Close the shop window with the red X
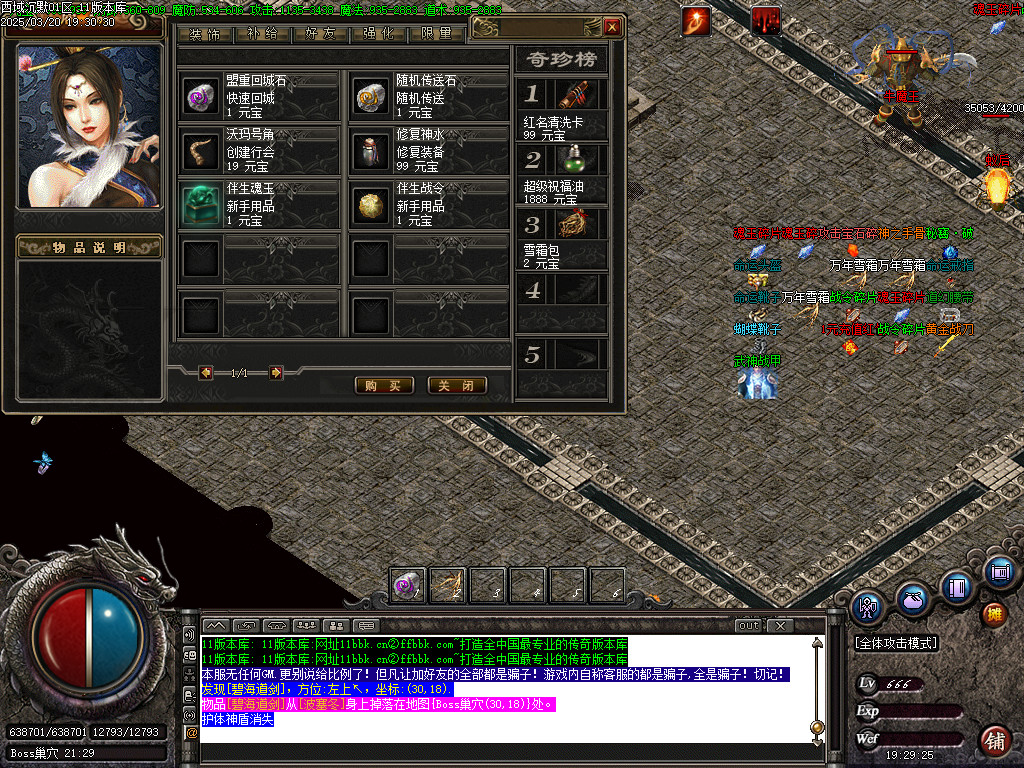 coord(612,27)
